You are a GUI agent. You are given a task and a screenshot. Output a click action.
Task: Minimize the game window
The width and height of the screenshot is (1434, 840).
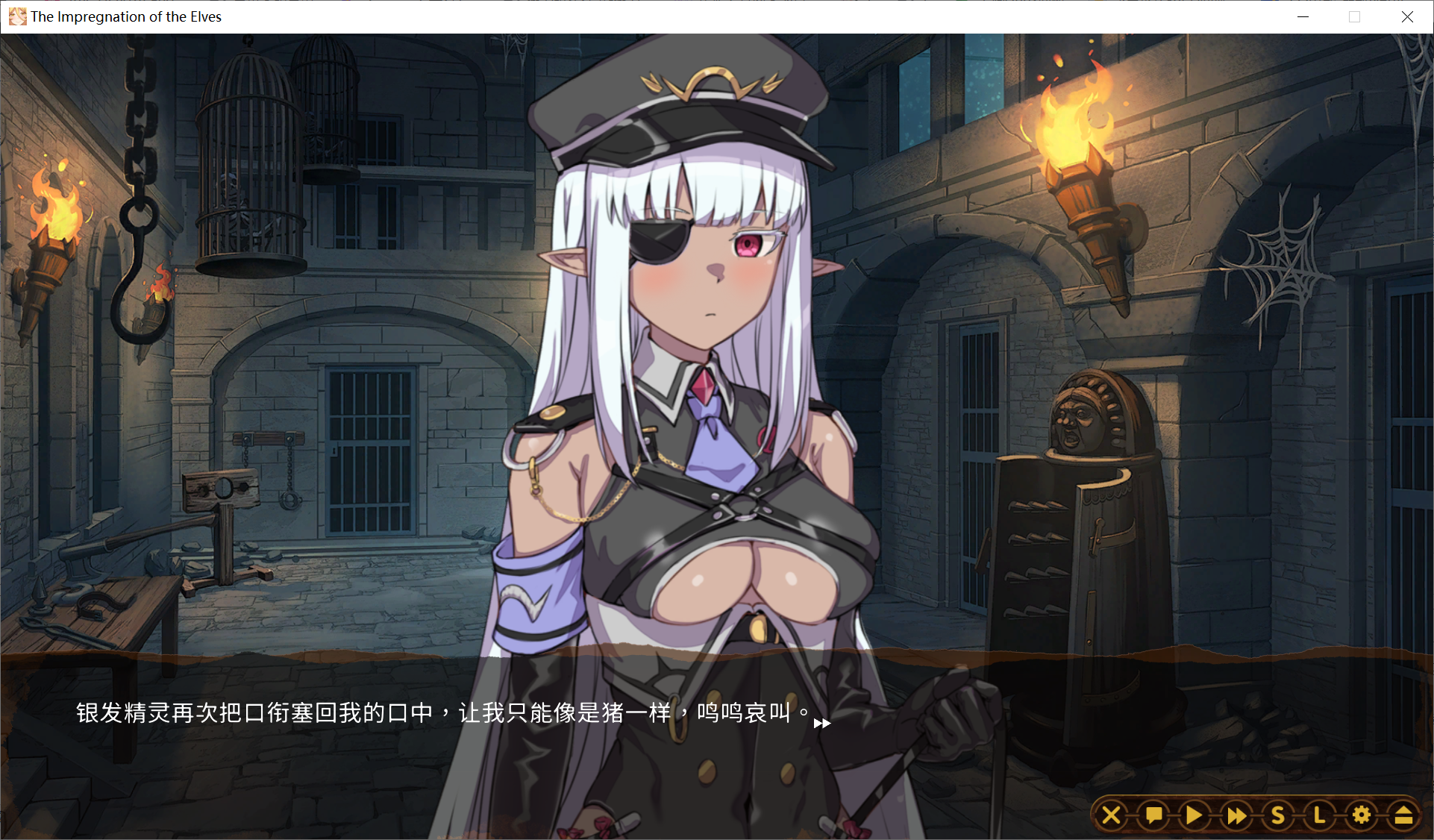pyautogui.click(x=1303, y=16)
